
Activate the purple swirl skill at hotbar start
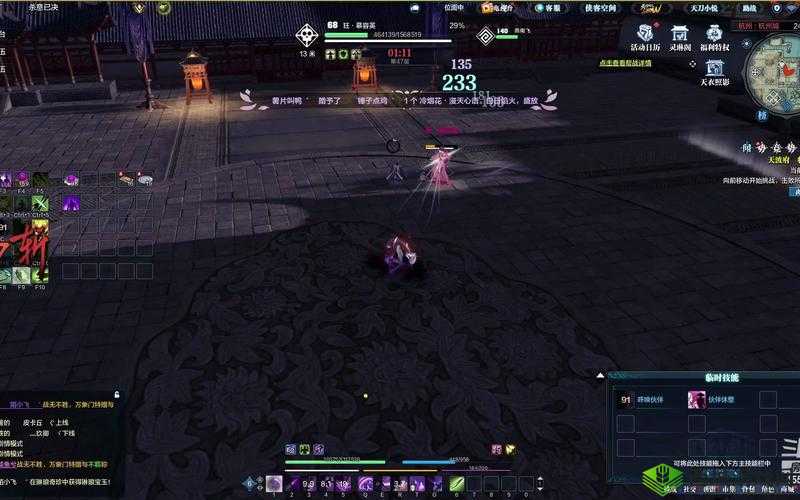coord(274,484)
